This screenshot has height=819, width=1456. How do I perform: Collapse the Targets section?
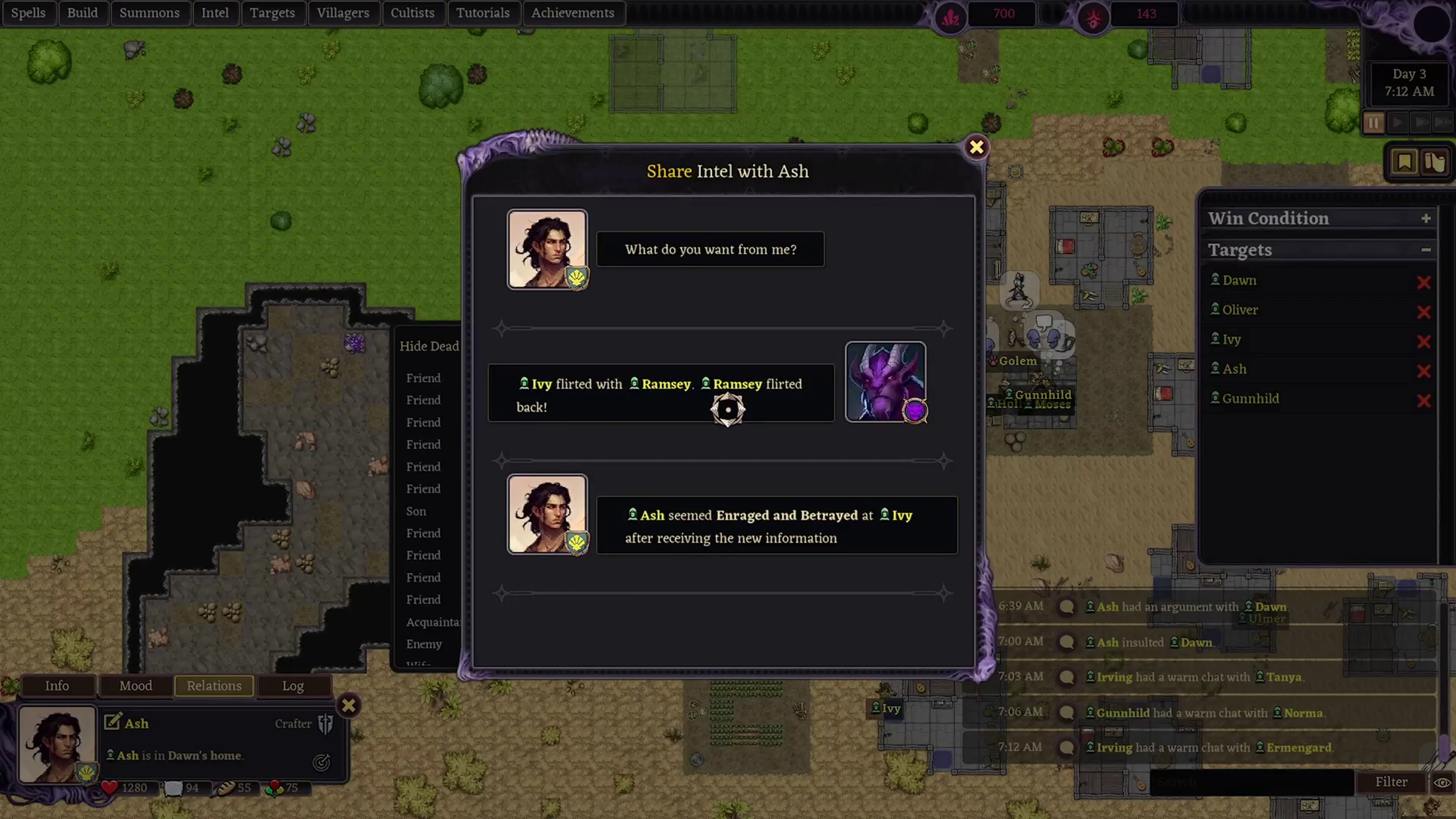1426,249
